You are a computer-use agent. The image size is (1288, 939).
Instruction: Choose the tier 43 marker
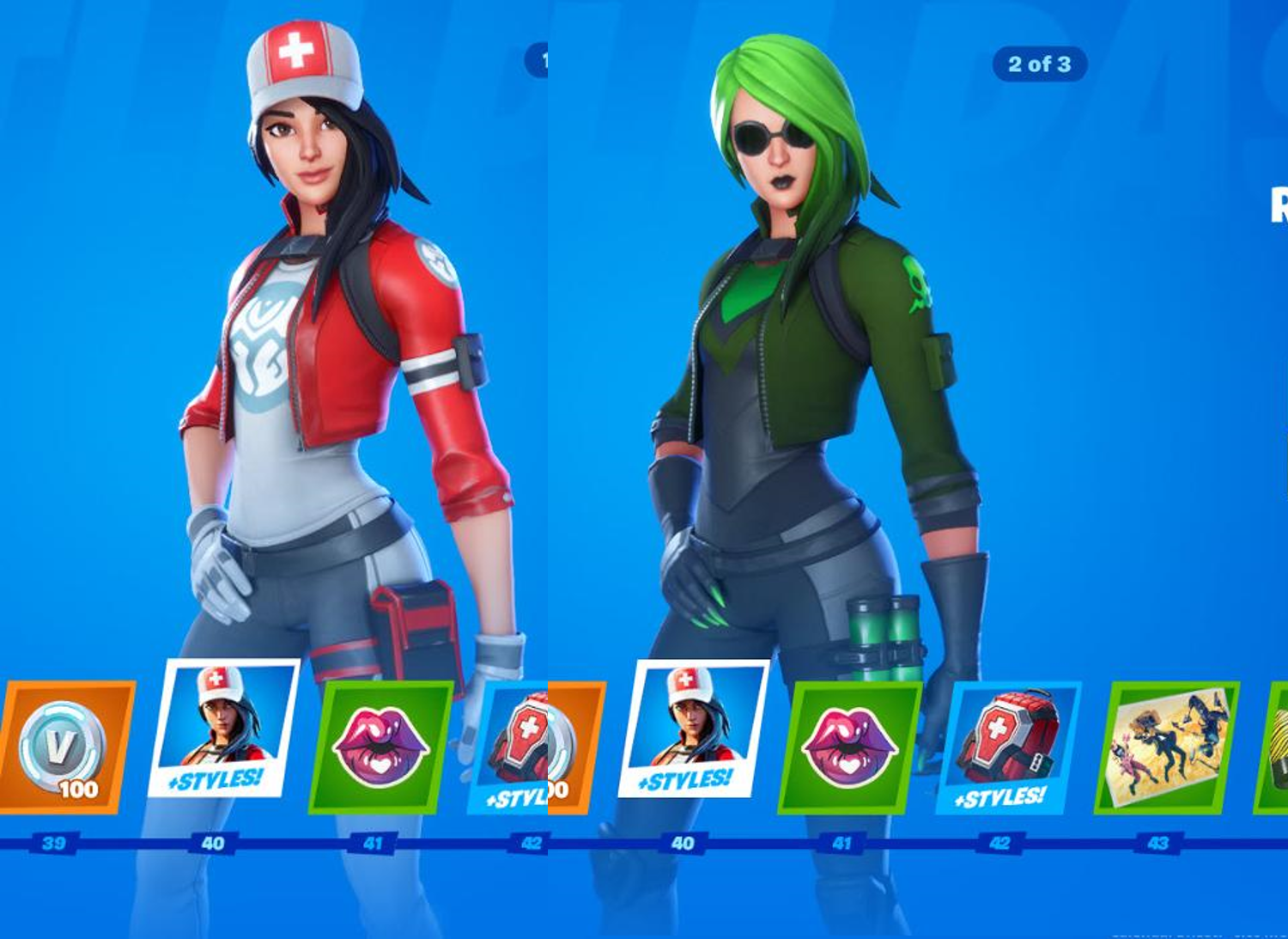coord(1157,843)
